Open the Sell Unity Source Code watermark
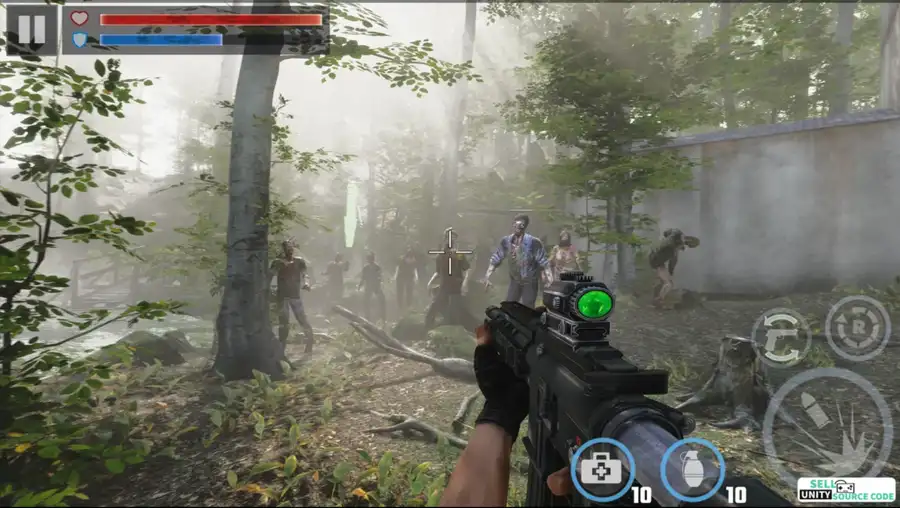The image size is (900, 508). point(846,489)
